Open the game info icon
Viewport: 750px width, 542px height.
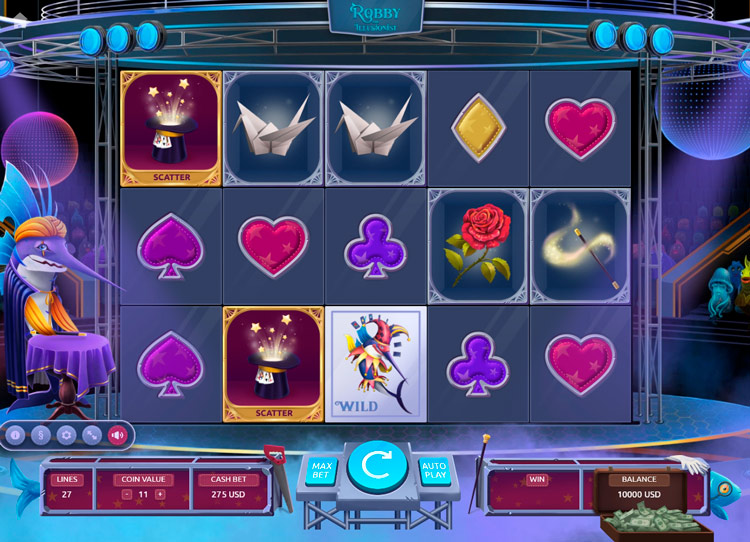15,435
